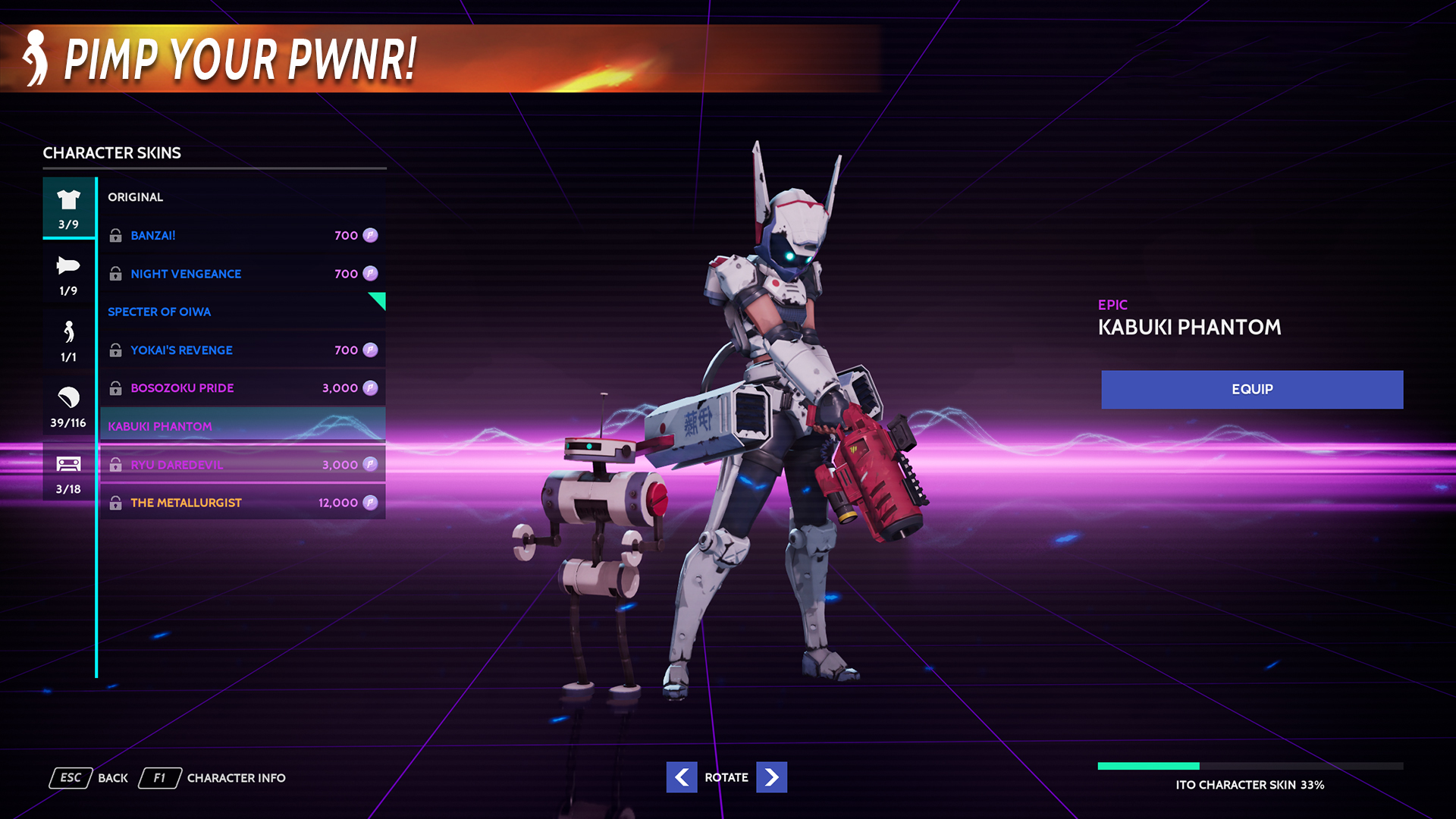Go back using the ESC Back label
Viewport: 1456px width, 819px height.
(71, 777)
